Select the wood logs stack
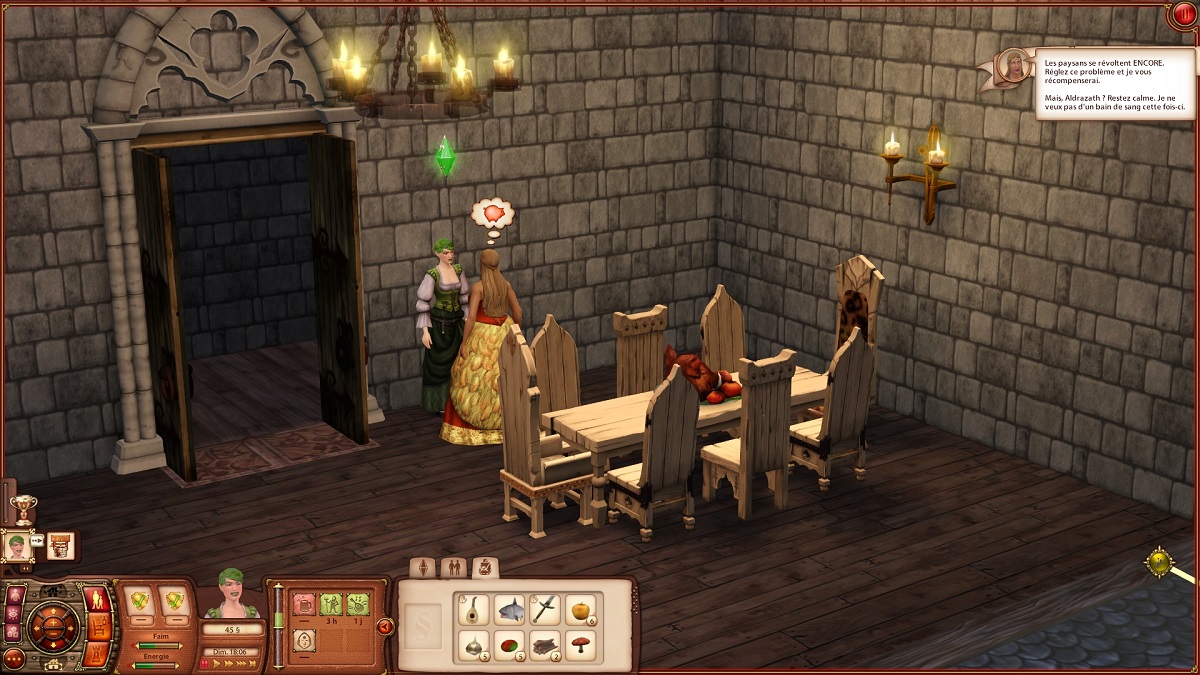This screenshot has height=675, width=1200. pyautogui.click(x=545, y=645)
